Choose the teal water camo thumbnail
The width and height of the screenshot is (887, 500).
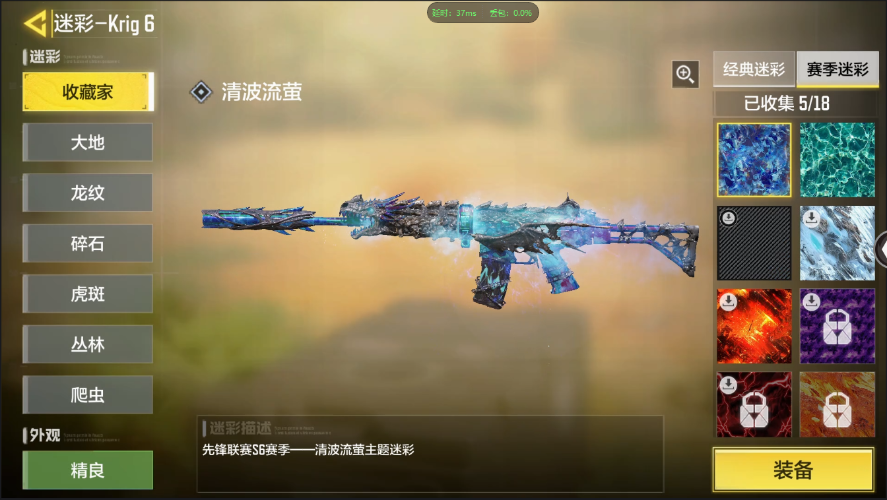[837, 160]
